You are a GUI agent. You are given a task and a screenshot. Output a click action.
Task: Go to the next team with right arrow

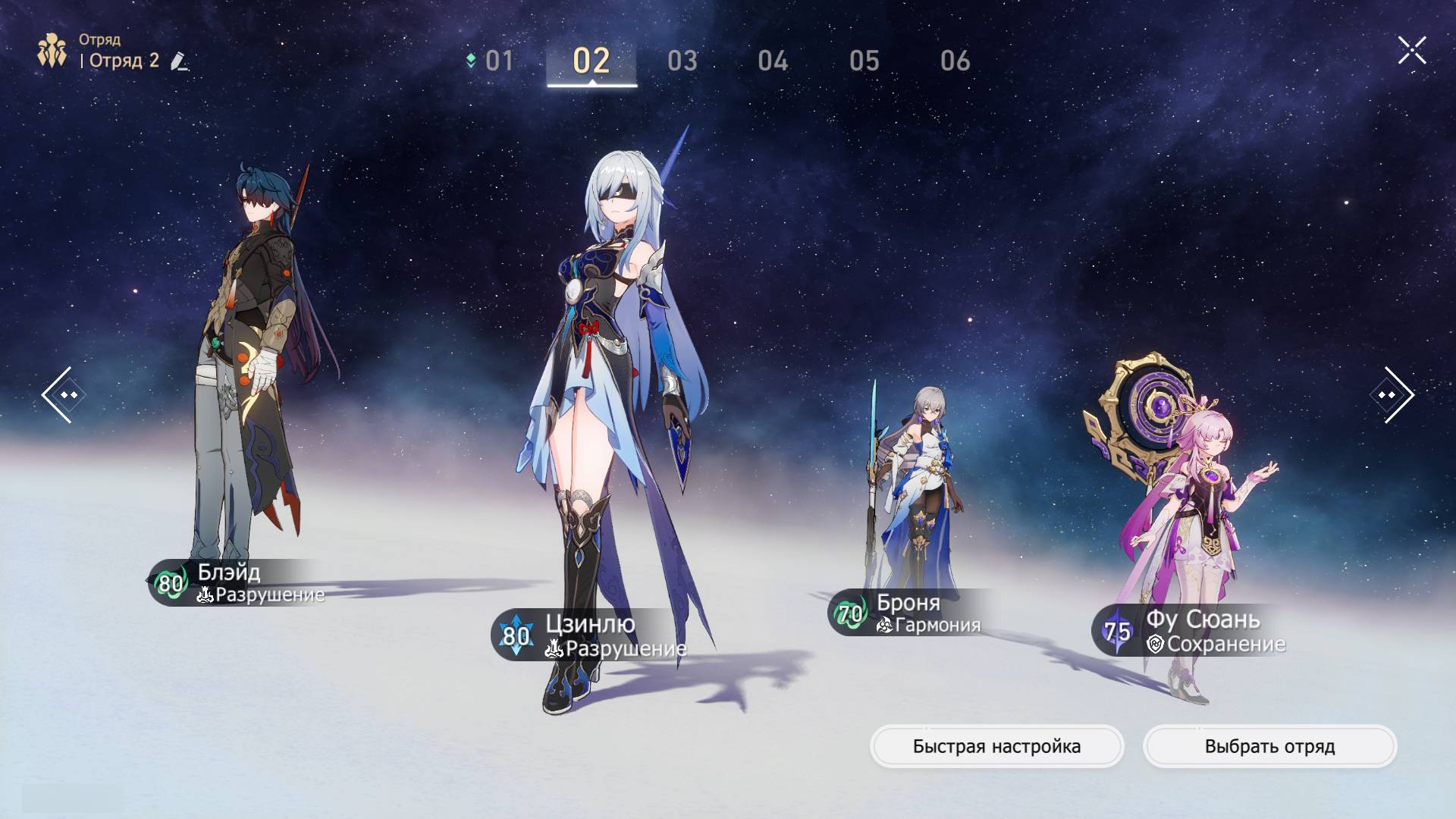coord(1393,394)
